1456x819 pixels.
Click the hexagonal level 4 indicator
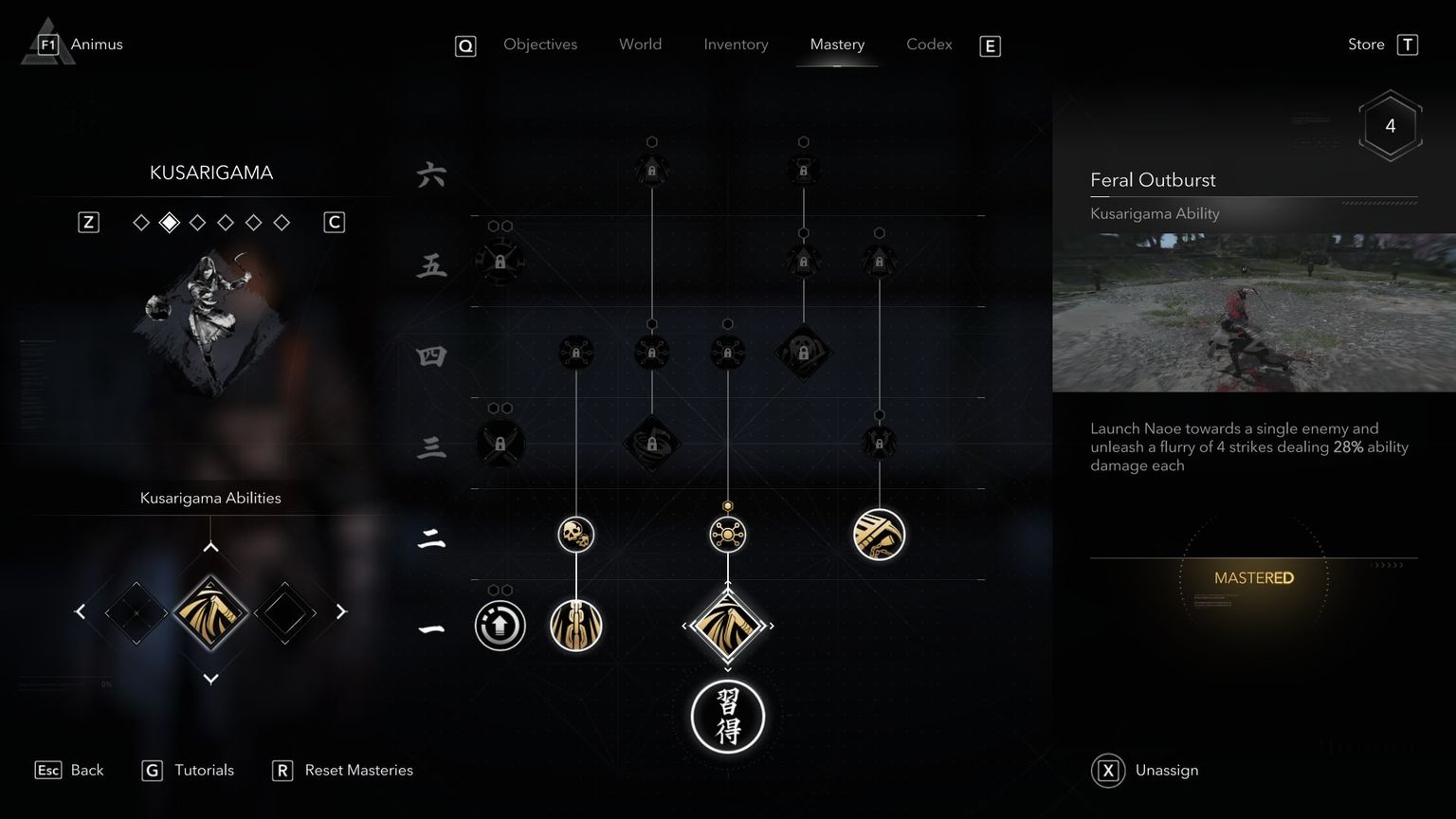[x=1391, y=125]
